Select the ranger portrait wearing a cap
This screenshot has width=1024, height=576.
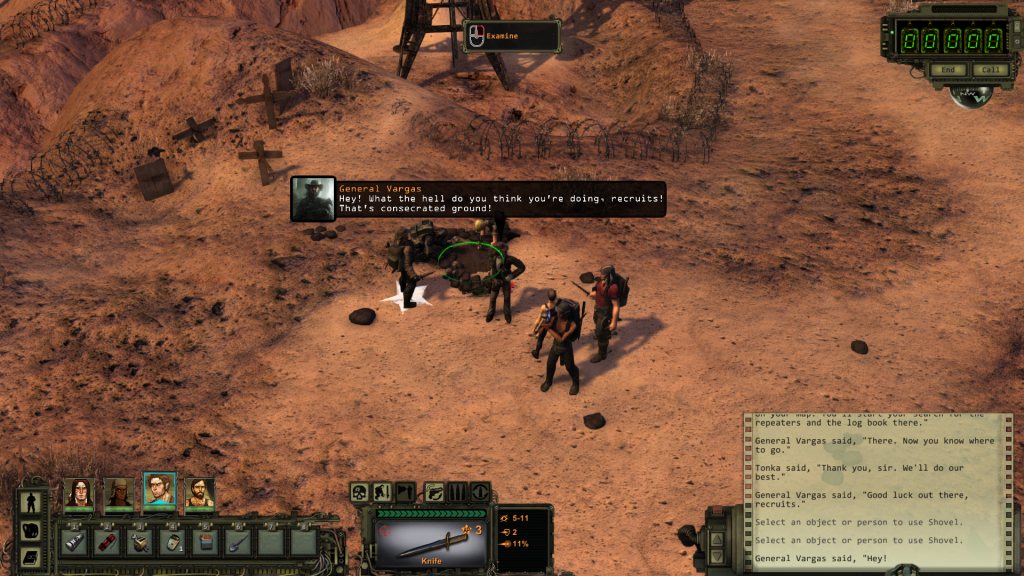click(118, 492)
